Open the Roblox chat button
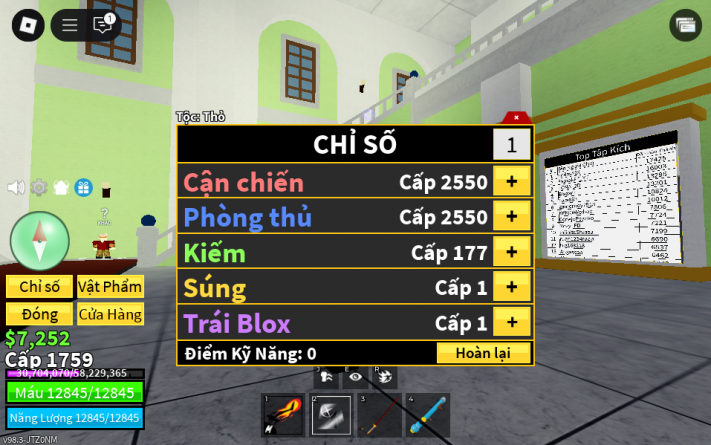Viewport: 711px width, 445px height. pyautogui.click(x=102, y=25)
